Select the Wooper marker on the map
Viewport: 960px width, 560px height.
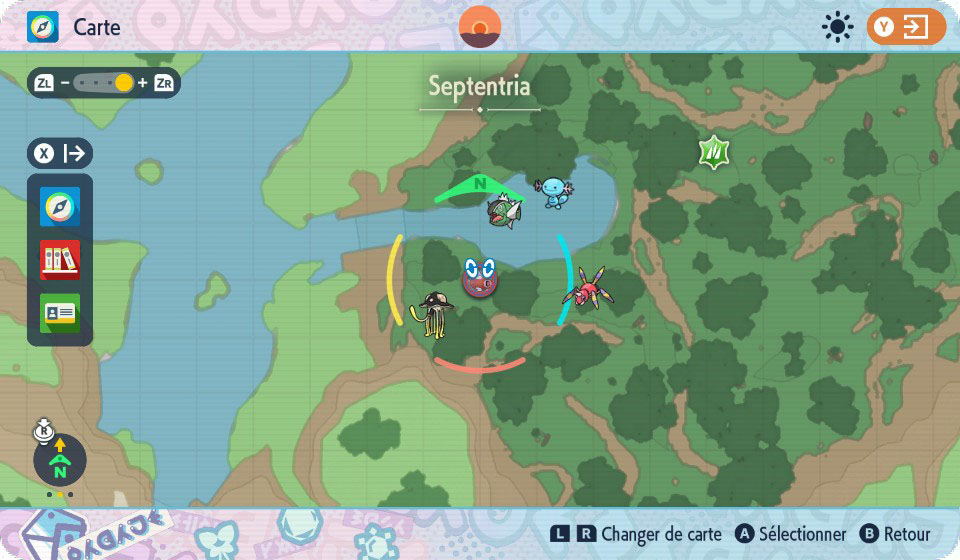point(555,190)
